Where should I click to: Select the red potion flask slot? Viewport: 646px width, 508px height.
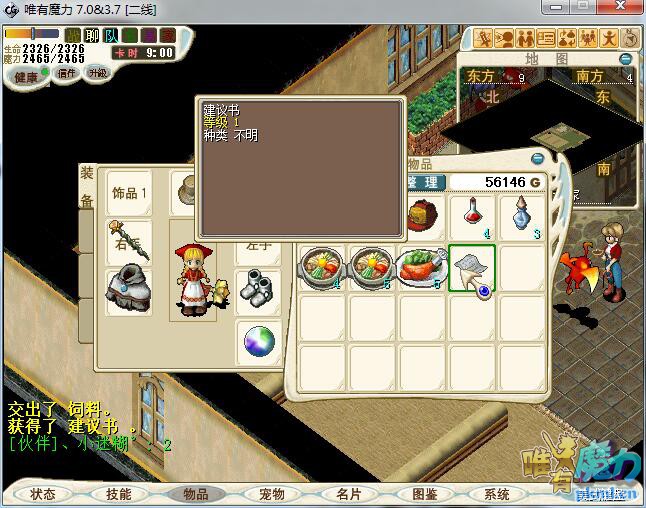[x=472, y=216]
